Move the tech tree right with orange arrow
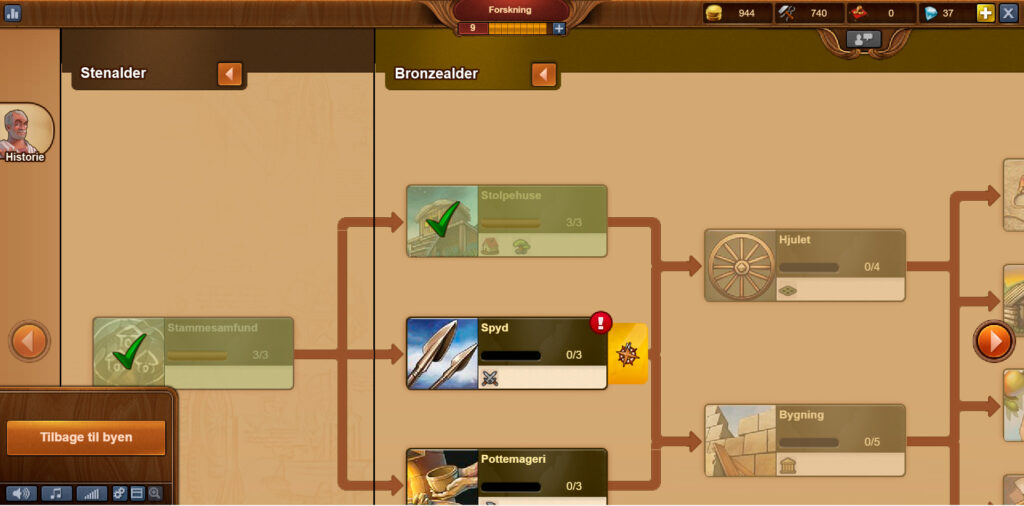 coord(993,342)
